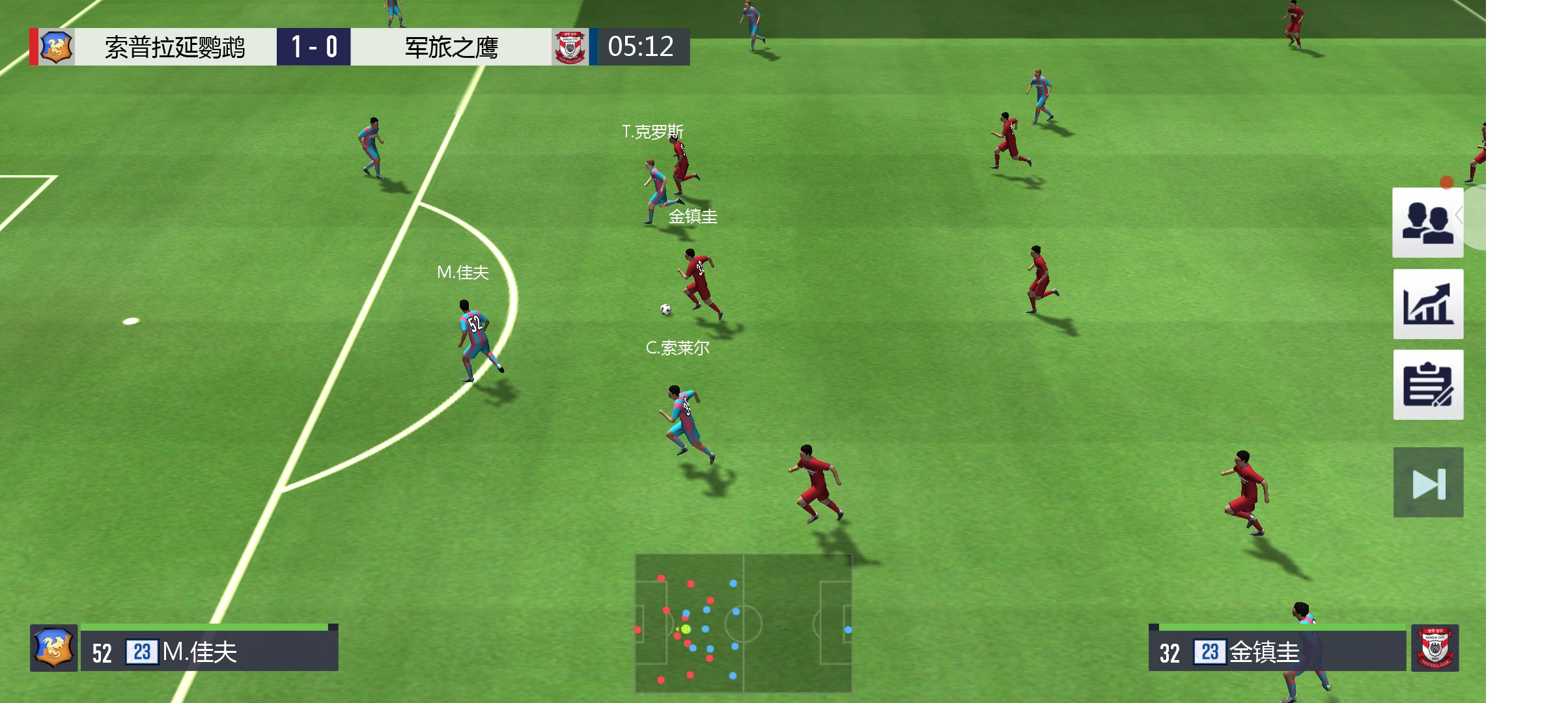This screenshot has height=703, width=1568.
Task: Skip ahead with the fast-forward button
Action: 1427,482
